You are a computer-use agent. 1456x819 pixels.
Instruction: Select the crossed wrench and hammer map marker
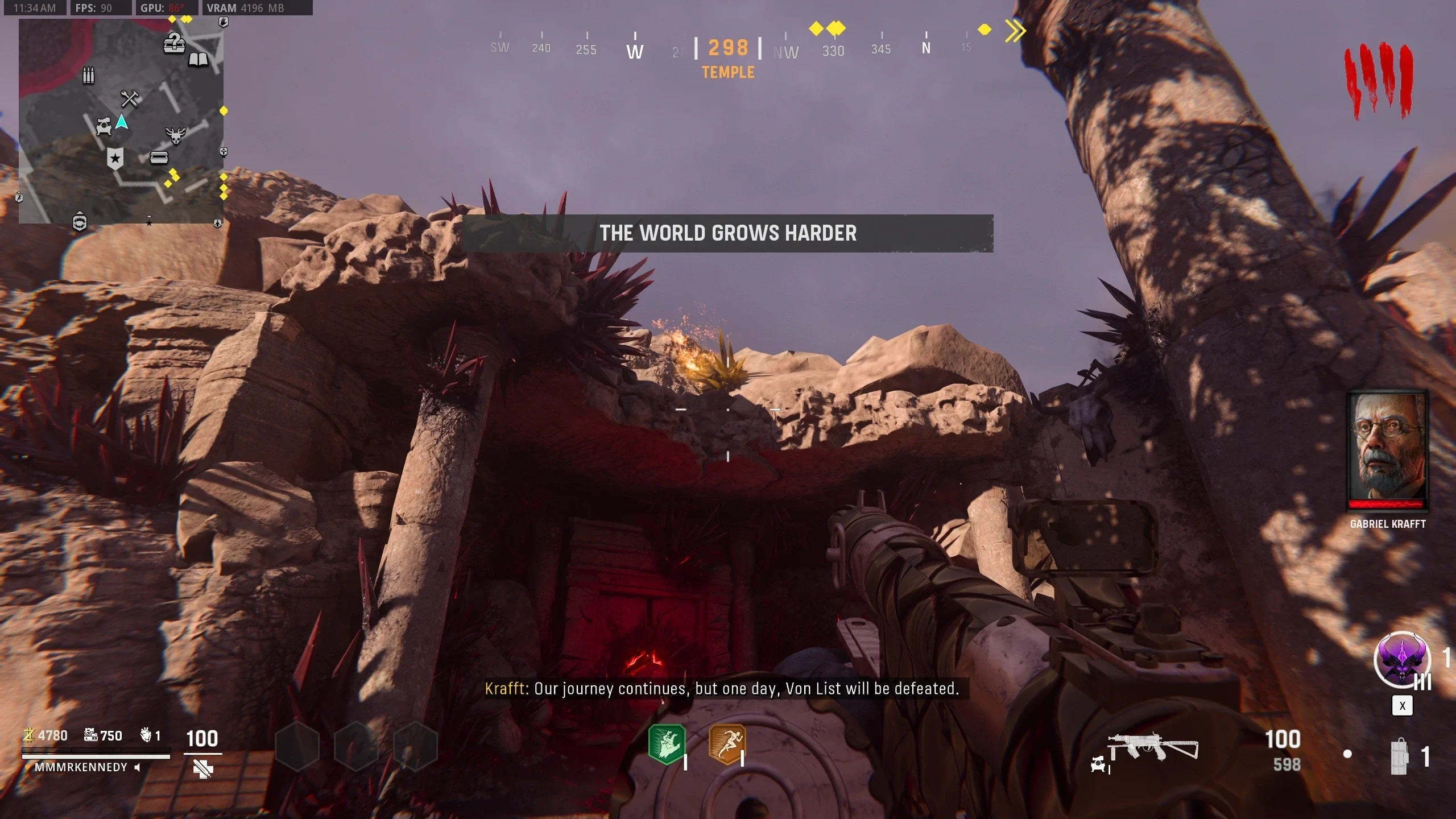pyautogui.click(x=130, y=98)
